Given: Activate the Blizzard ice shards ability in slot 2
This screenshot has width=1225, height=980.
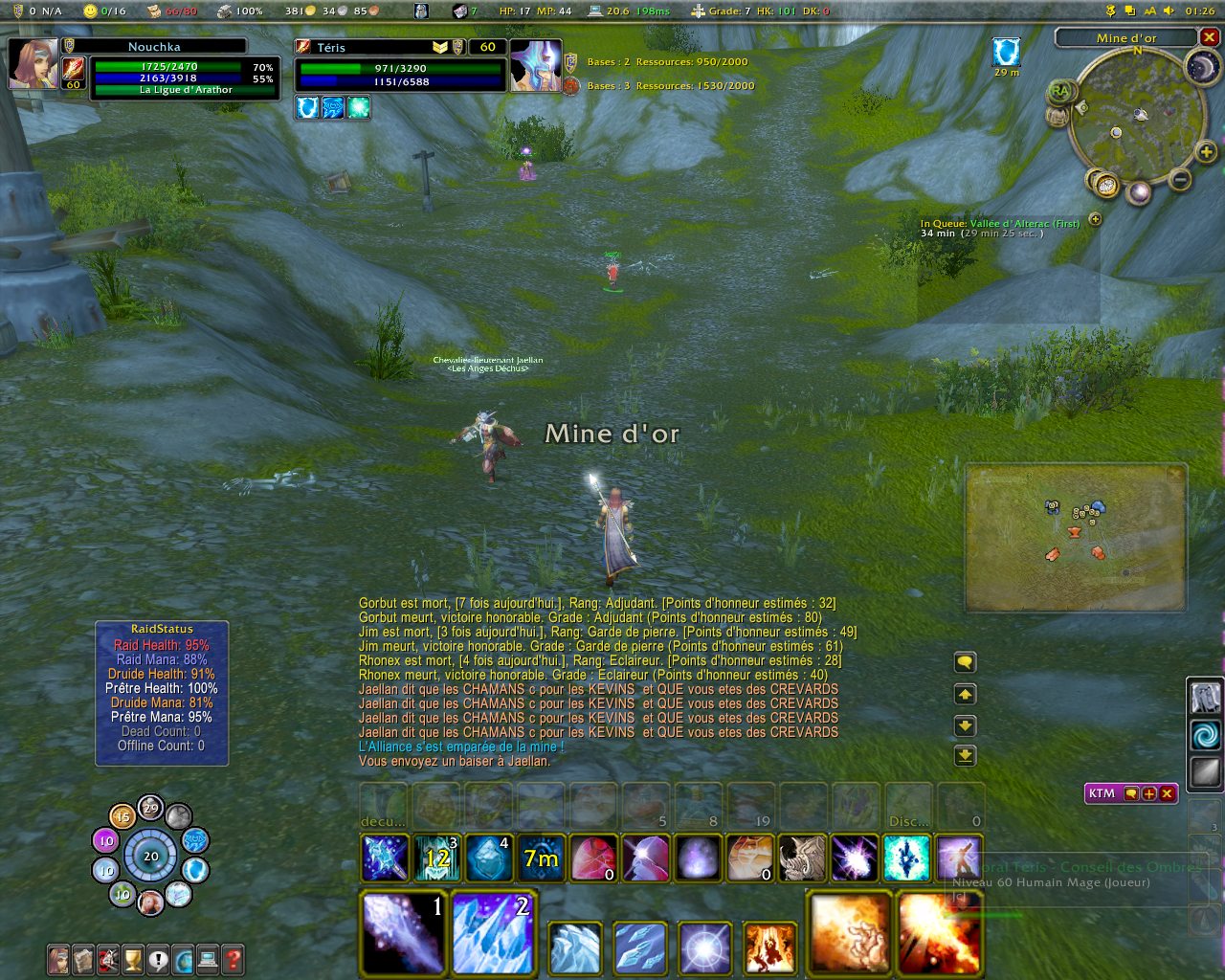Looking at the screenshot, I should pos(492,933).
